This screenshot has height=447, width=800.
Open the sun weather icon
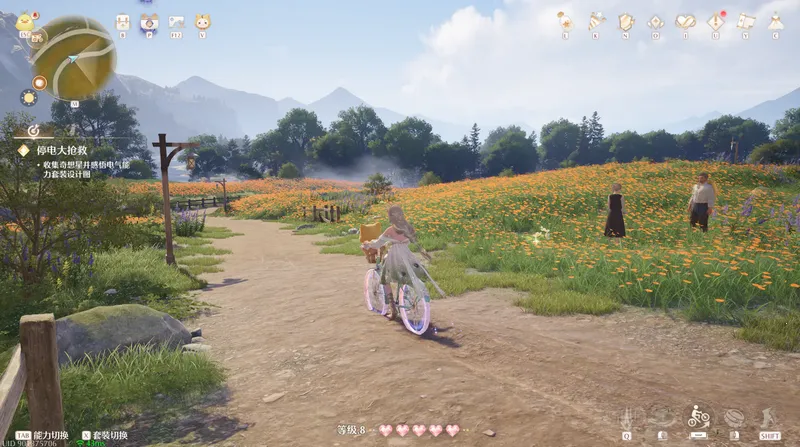[28, 98]
